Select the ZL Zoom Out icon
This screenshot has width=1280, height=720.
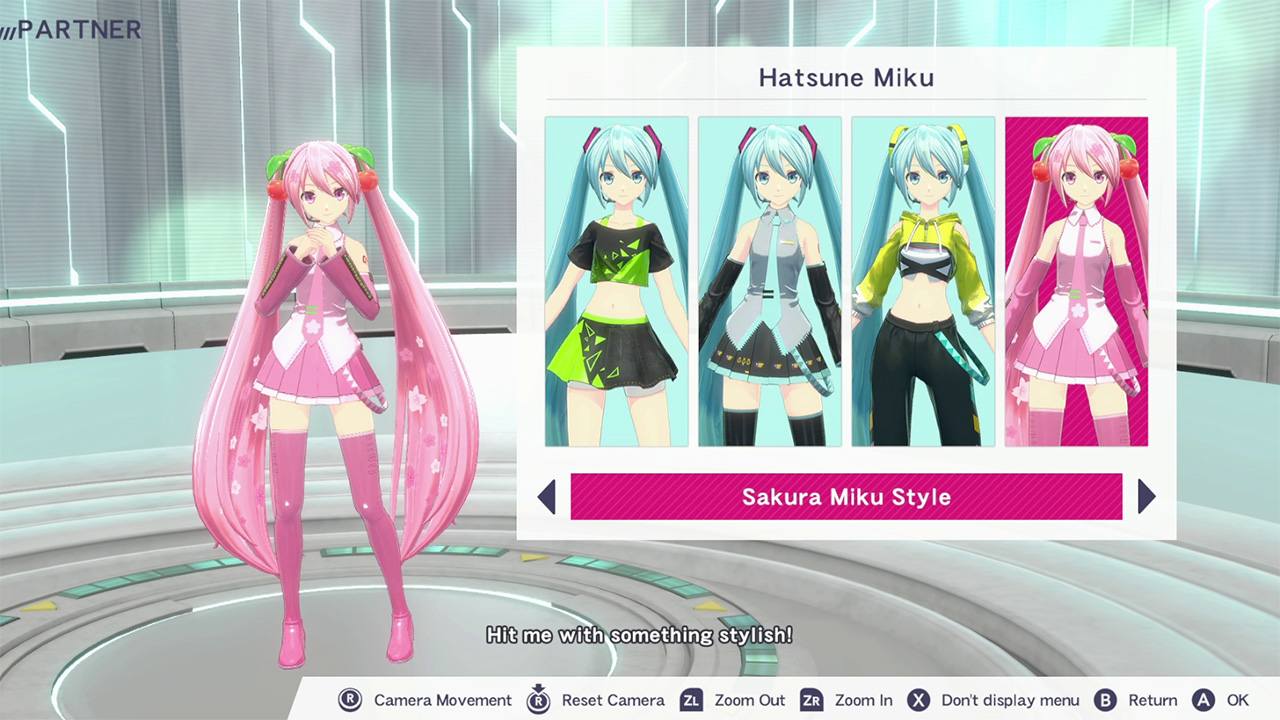pos(689,700)
